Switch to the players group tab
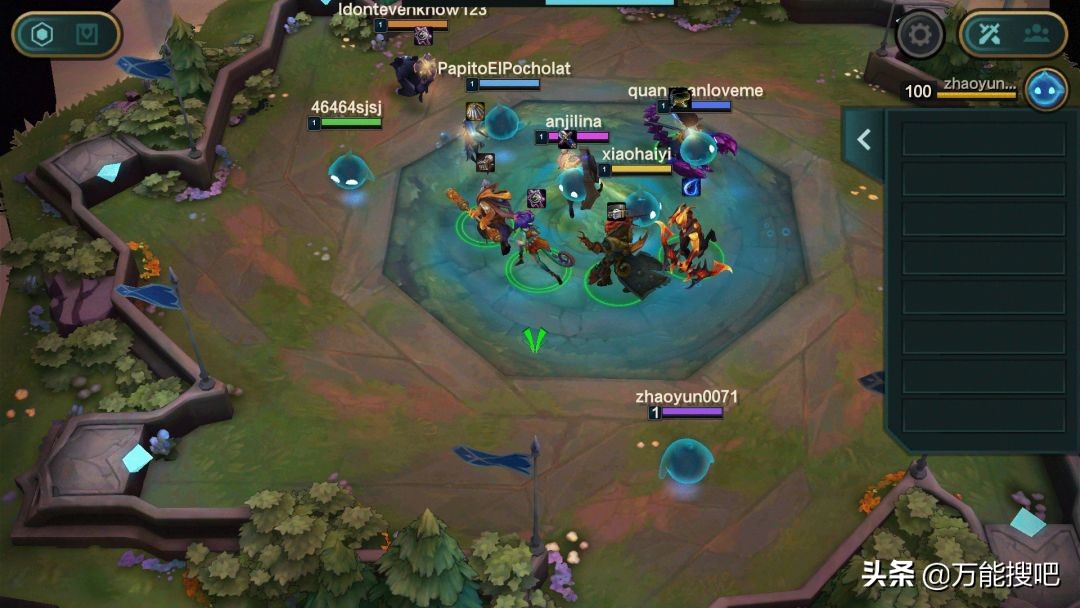This screenshot has width=1080, height=608. click(1036, 35)
